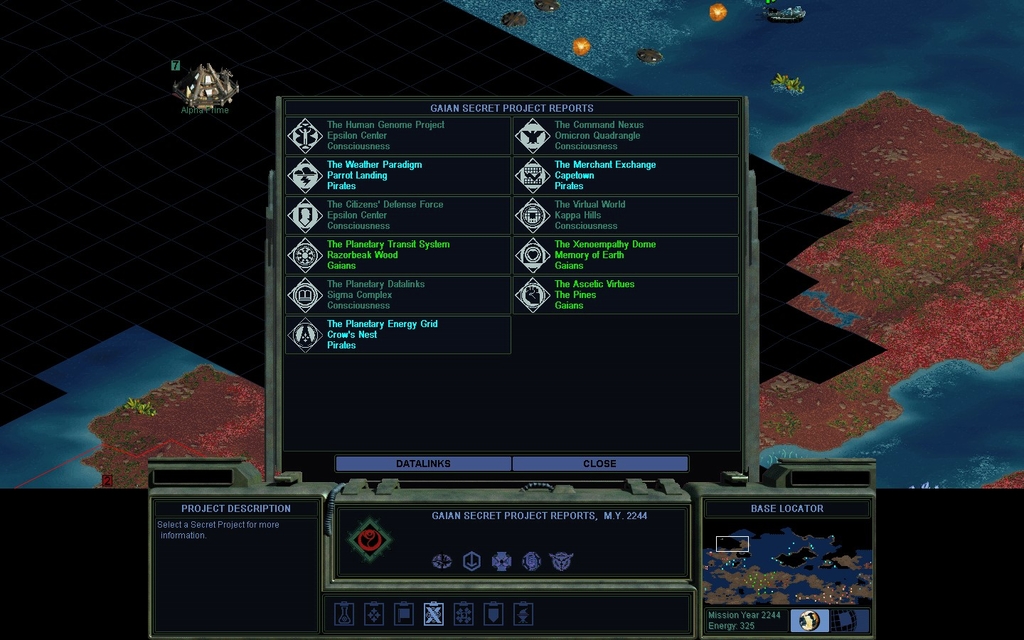Open the Datalinks from the report
Screen dimensions: 1024x640
[423, 464]
